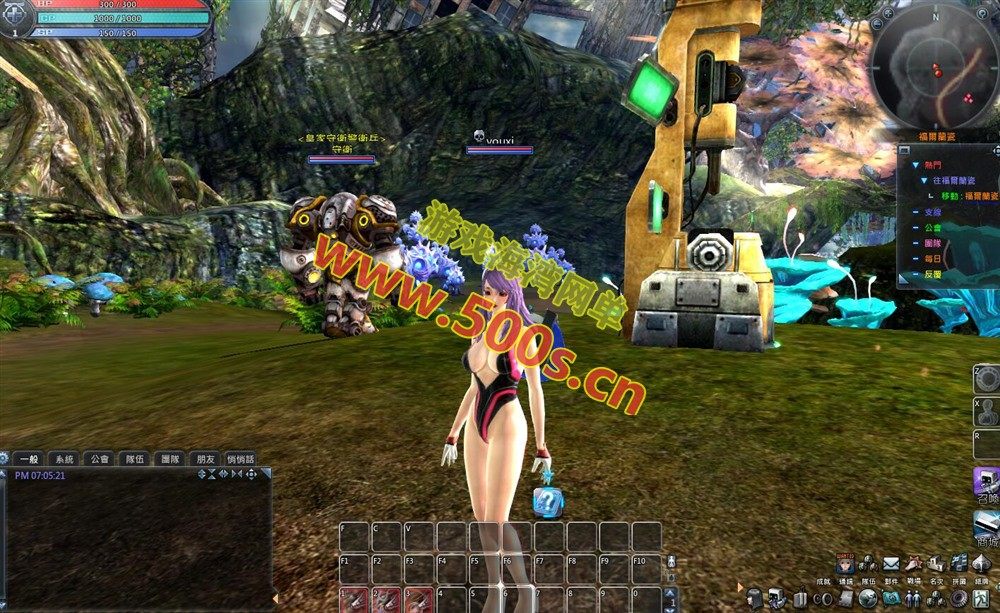Select the 隊伍 chat tab

click(x=134, y=459)
